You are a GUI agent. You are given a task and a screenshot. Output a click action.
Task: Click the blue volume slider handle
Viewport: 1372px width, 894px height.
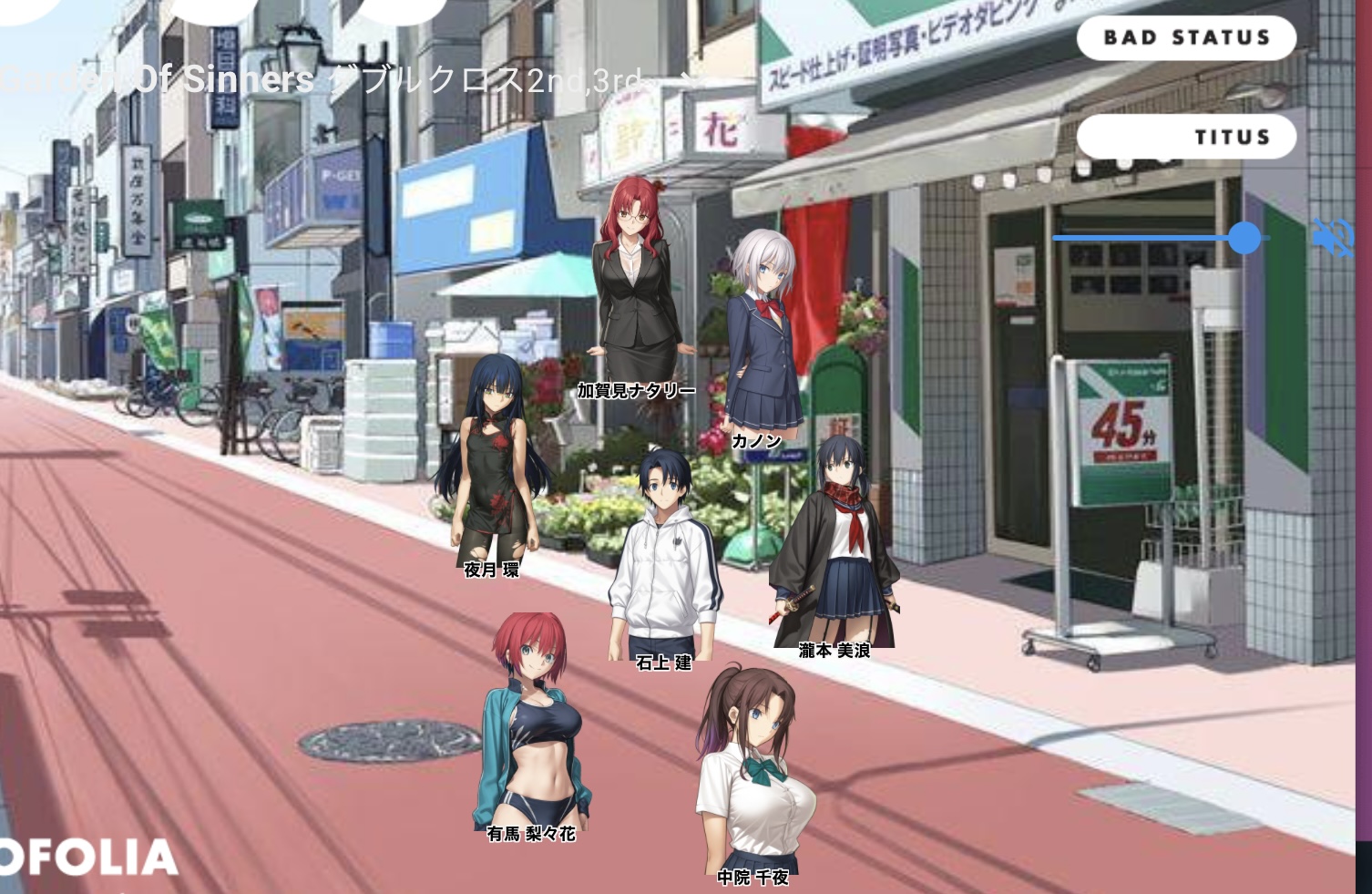pyautogui.click(x=1244, y=238)
